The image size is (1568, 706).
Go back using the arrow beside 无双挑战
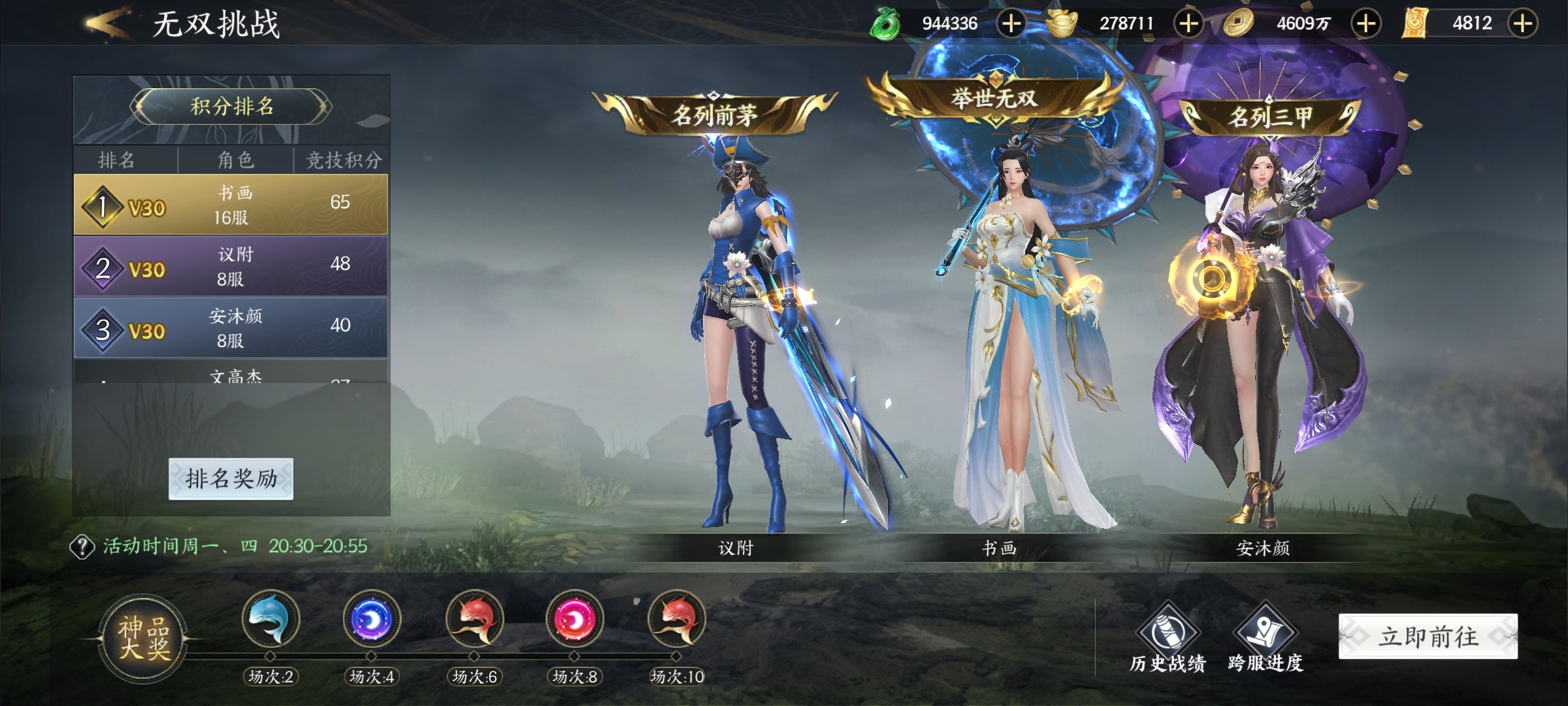click(x=106, y=24)
